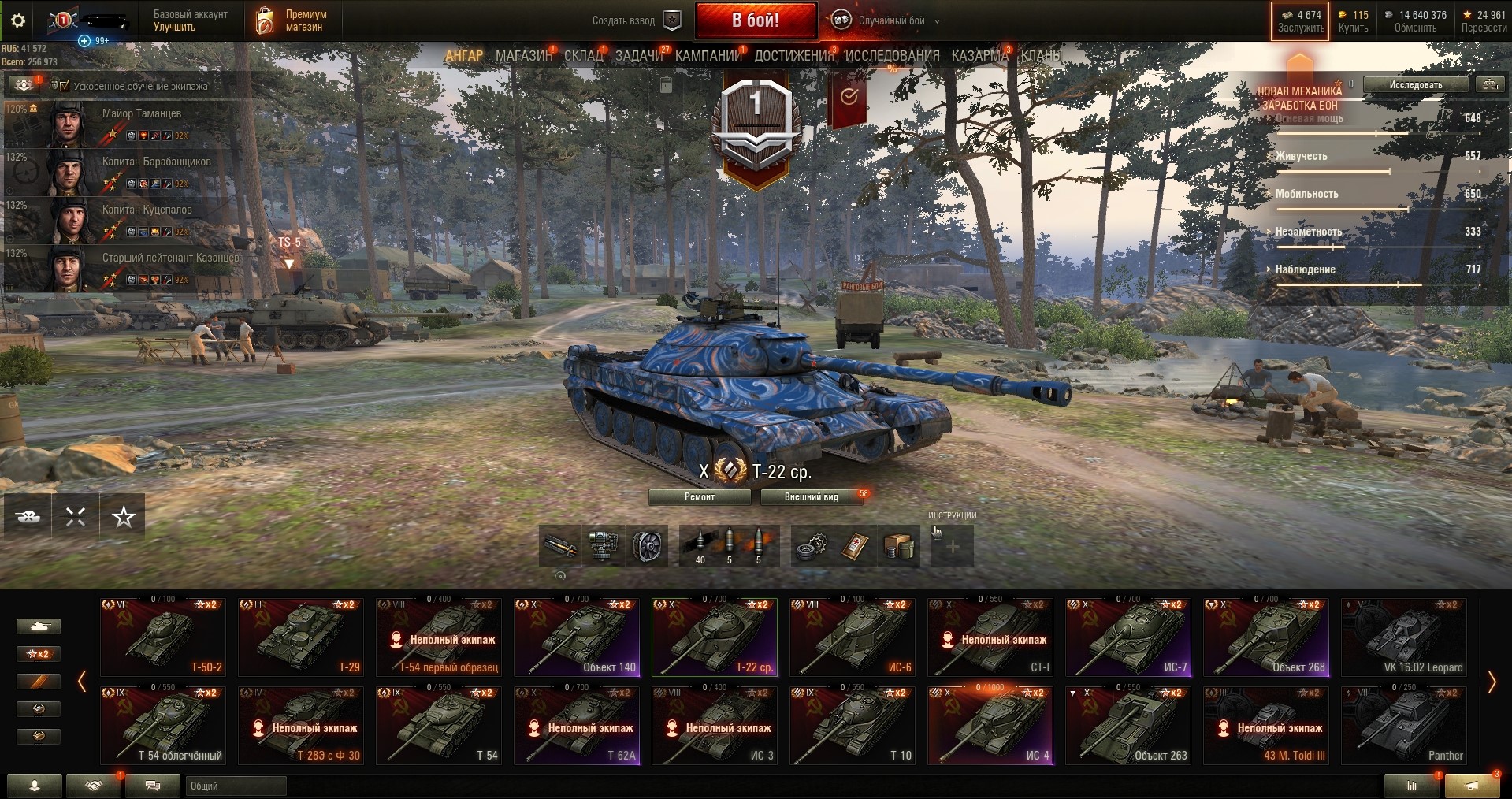The height and width of the screenshot is (799, 1512).
Task: Click the Общий chat channel field
Action: point(235,786)
